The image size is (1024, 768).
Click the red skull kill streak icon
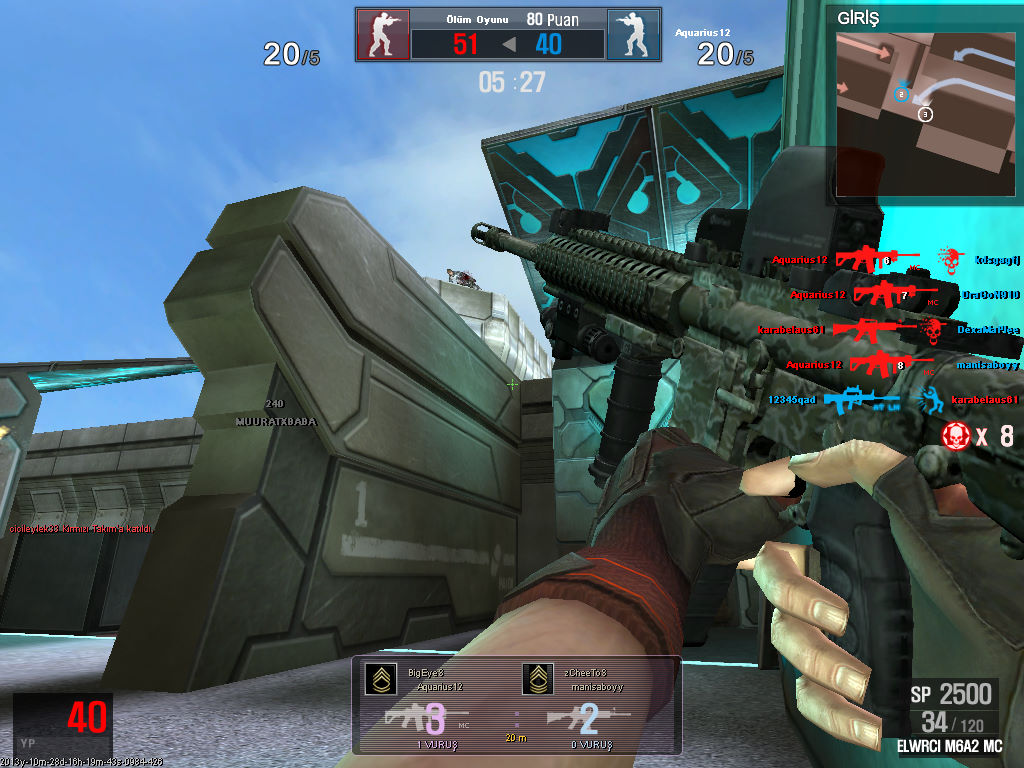[x=957, y=435]
